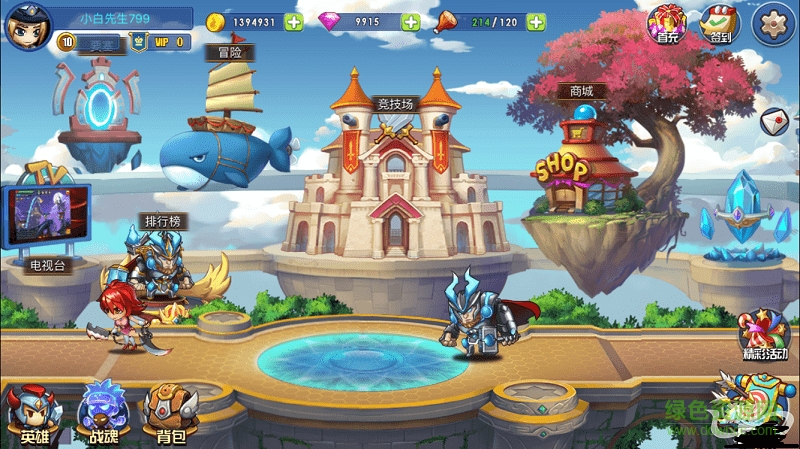Enter the 要塞 fortress portal
800x449 pixels.
100,105
